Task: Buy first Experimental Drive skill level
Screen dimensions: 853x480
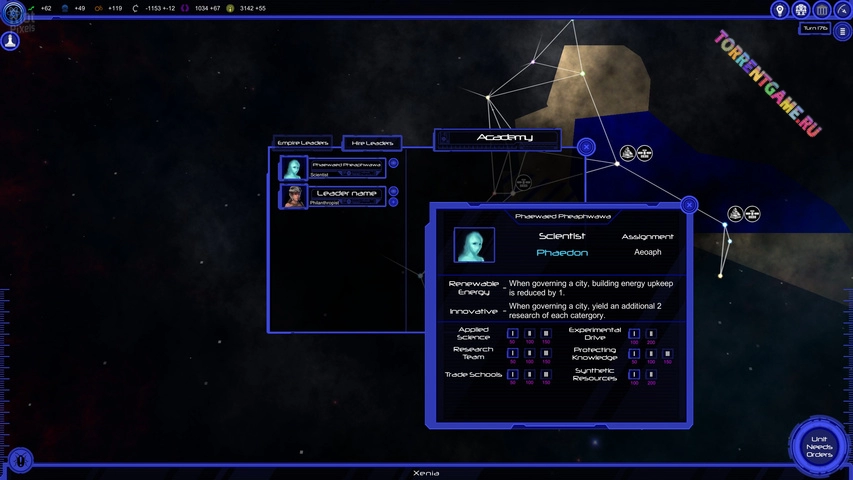Action: pyautogui.click(x=634, y=334)
